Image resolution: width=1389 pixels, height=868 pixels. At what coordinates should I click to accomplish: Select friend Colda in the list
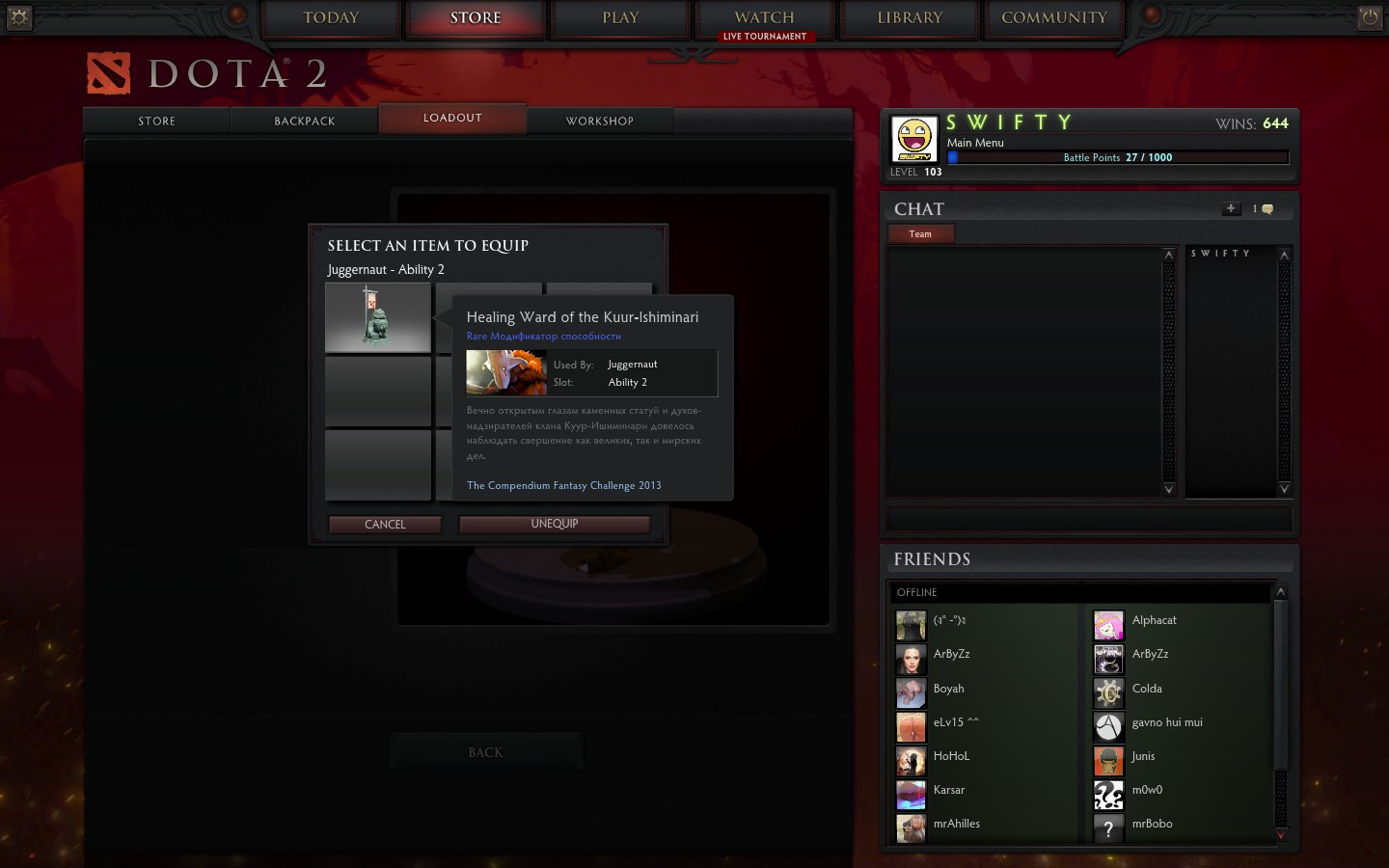(1146, 690)
